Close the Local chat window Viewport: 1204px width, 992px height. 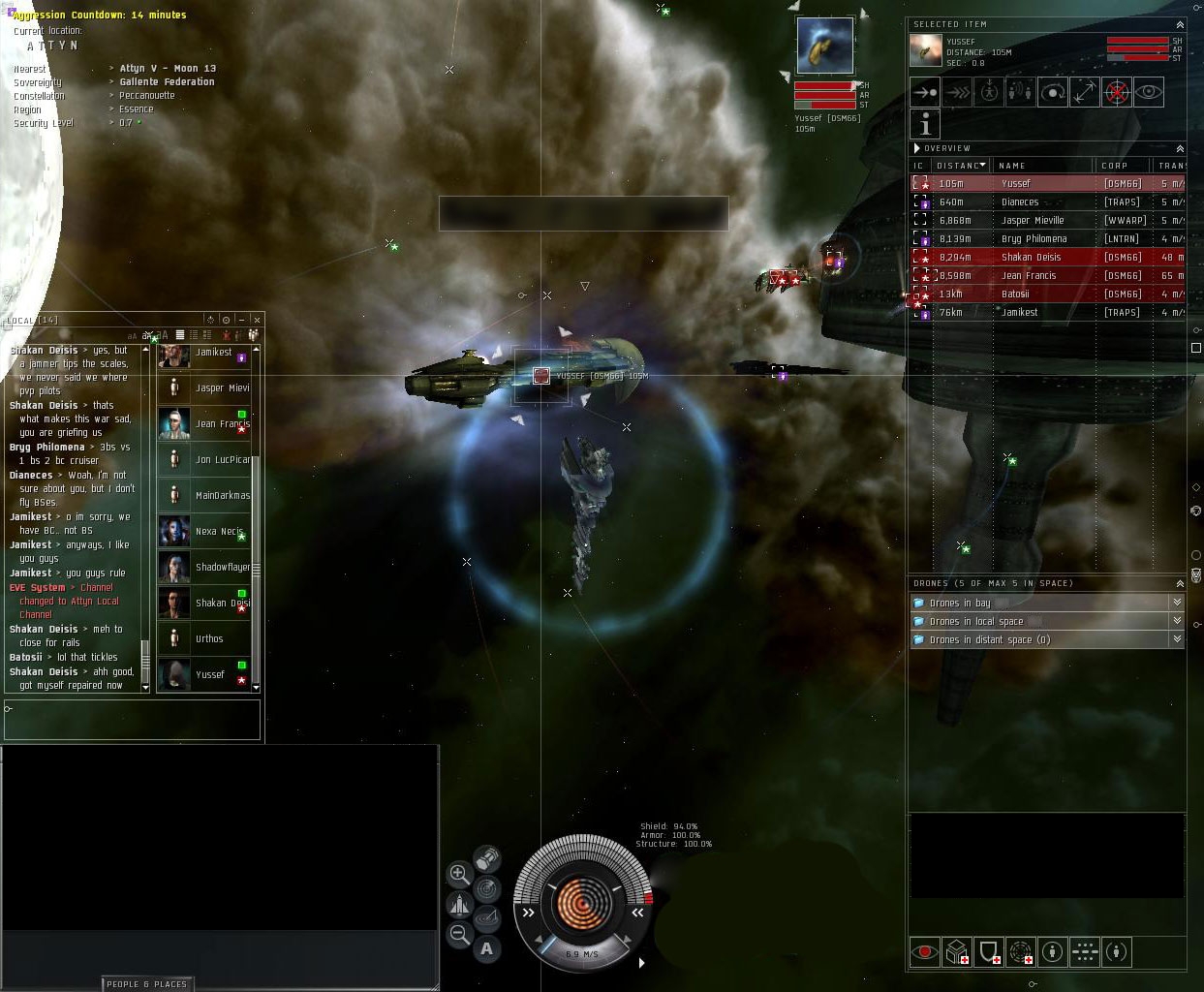257,320
